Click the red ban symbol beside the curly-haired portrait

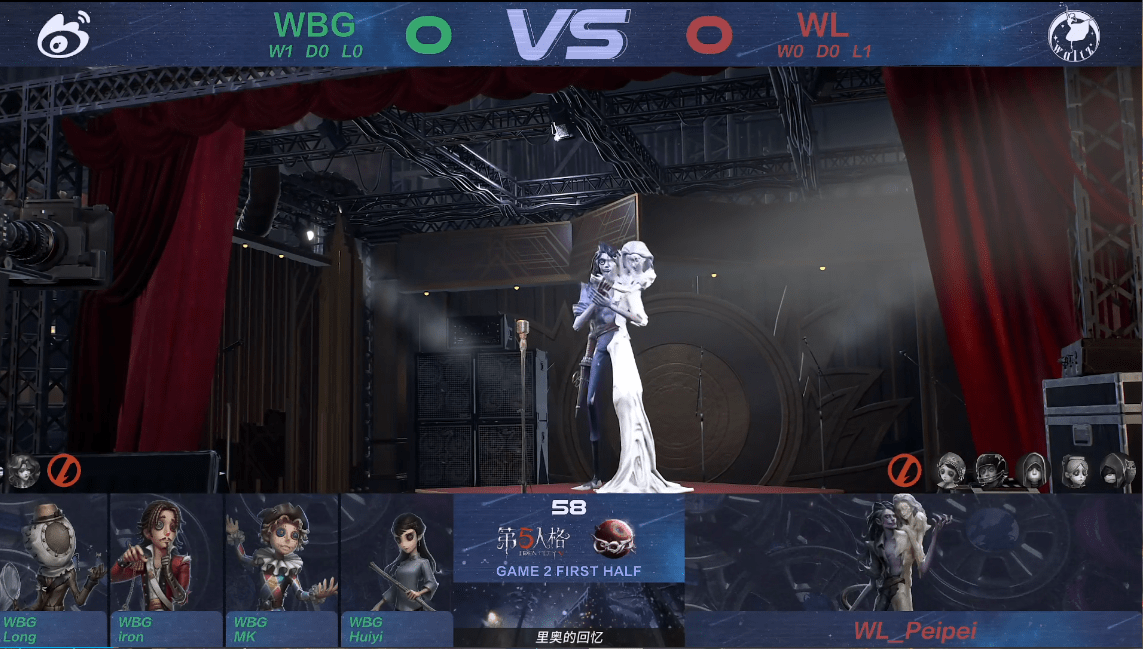tap(64, 470)
